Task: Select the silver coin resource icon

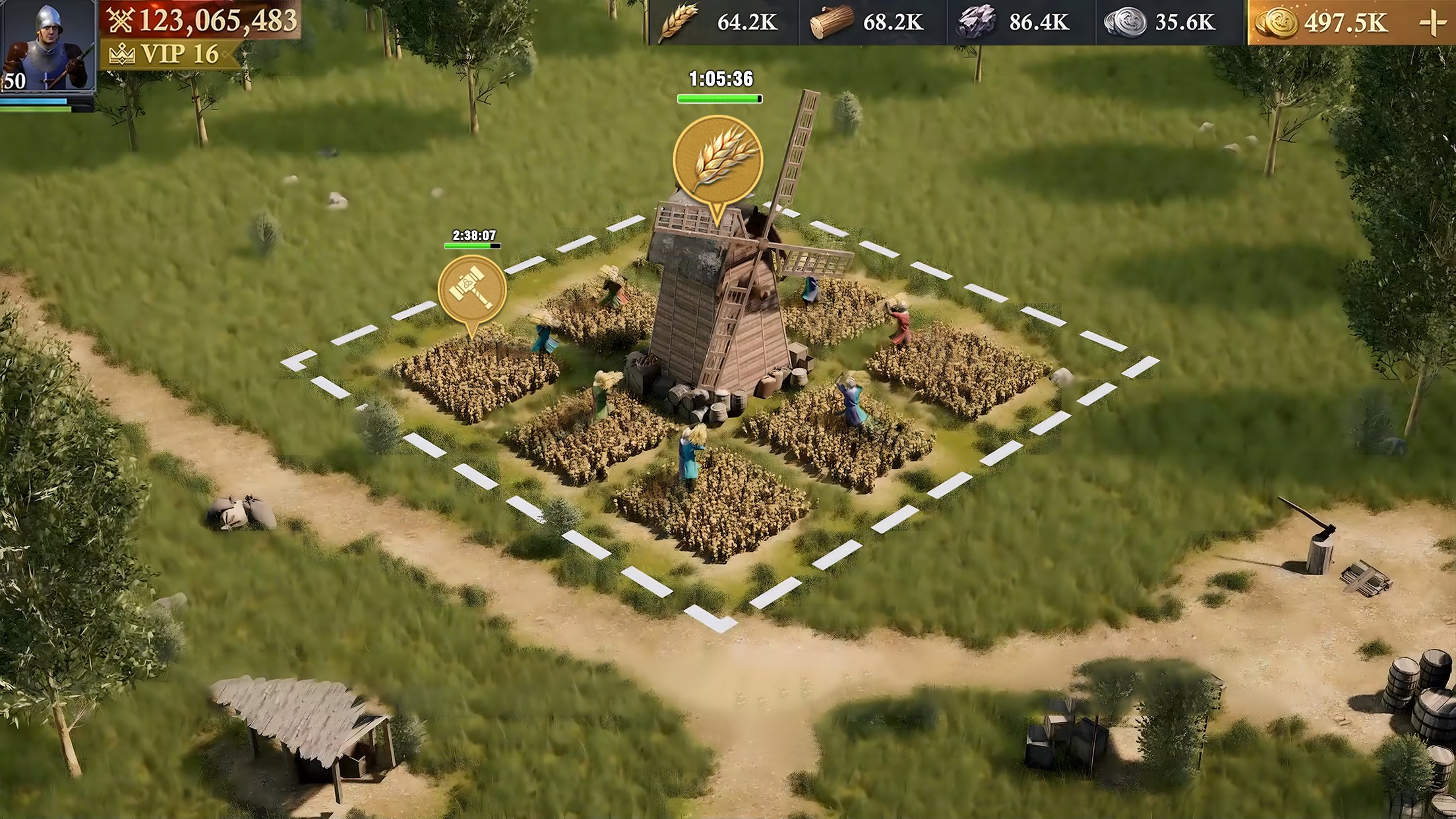Action: [1125, 23]
